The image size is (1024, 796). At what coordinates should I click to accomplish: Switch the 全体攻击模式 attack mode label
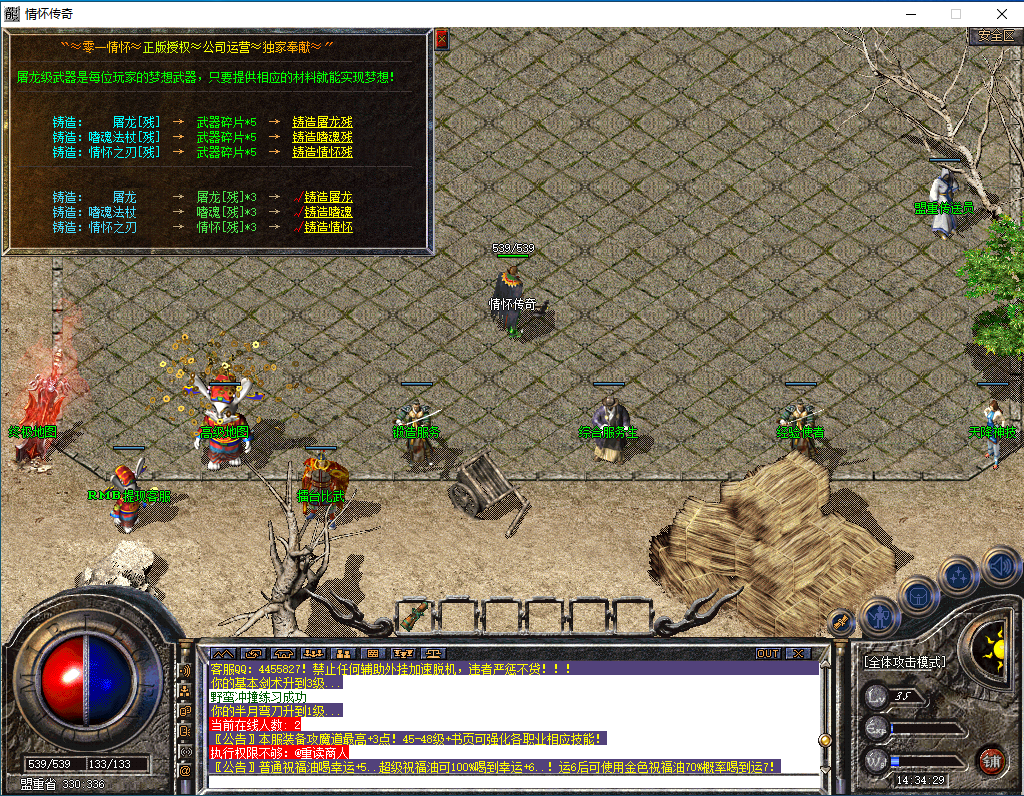[905, 661]
